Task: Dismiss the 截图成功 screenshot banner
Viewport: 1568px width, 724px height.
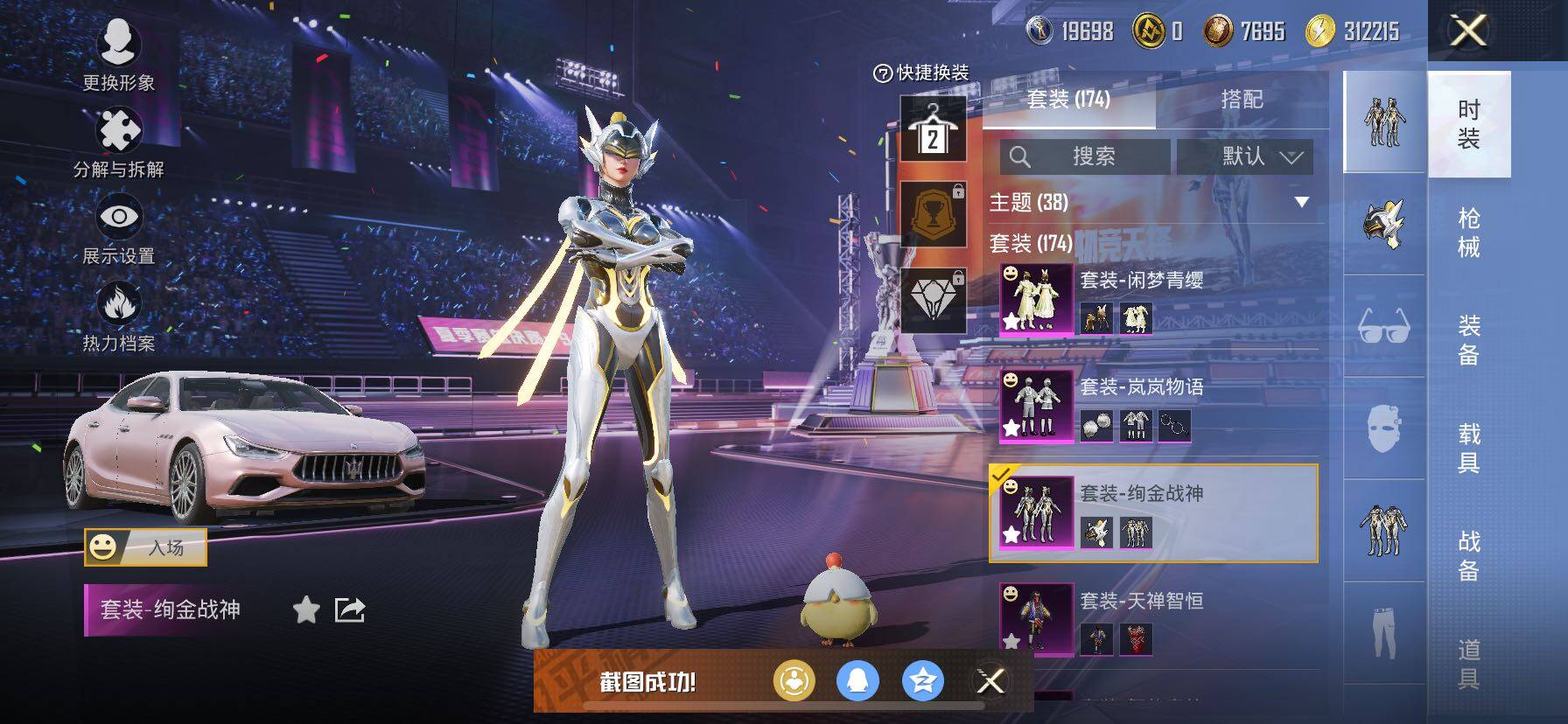Action: click(990, 681)
